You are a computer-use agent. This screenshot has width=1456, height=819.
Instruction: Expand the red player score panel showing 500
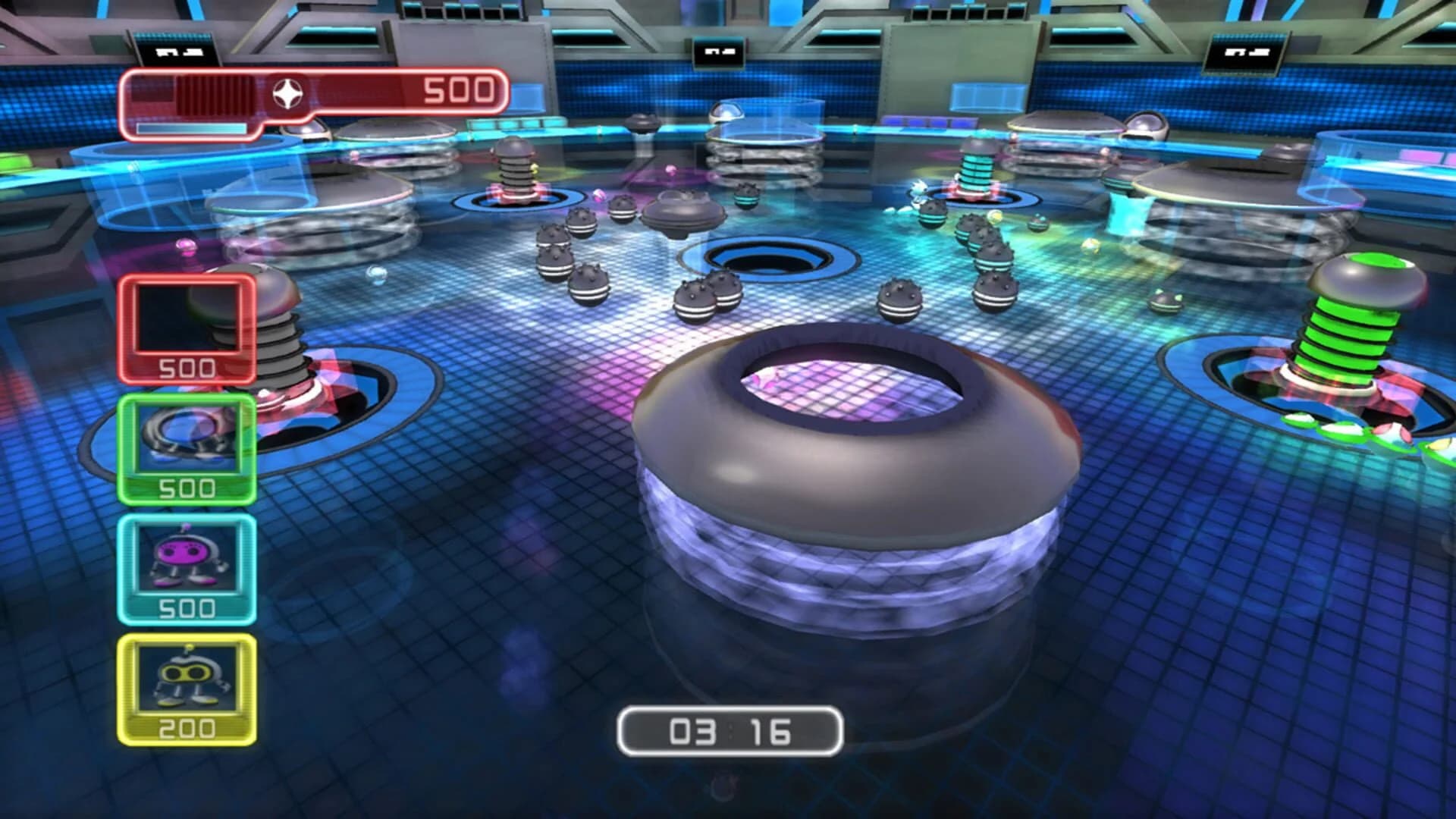click(184, 368)
